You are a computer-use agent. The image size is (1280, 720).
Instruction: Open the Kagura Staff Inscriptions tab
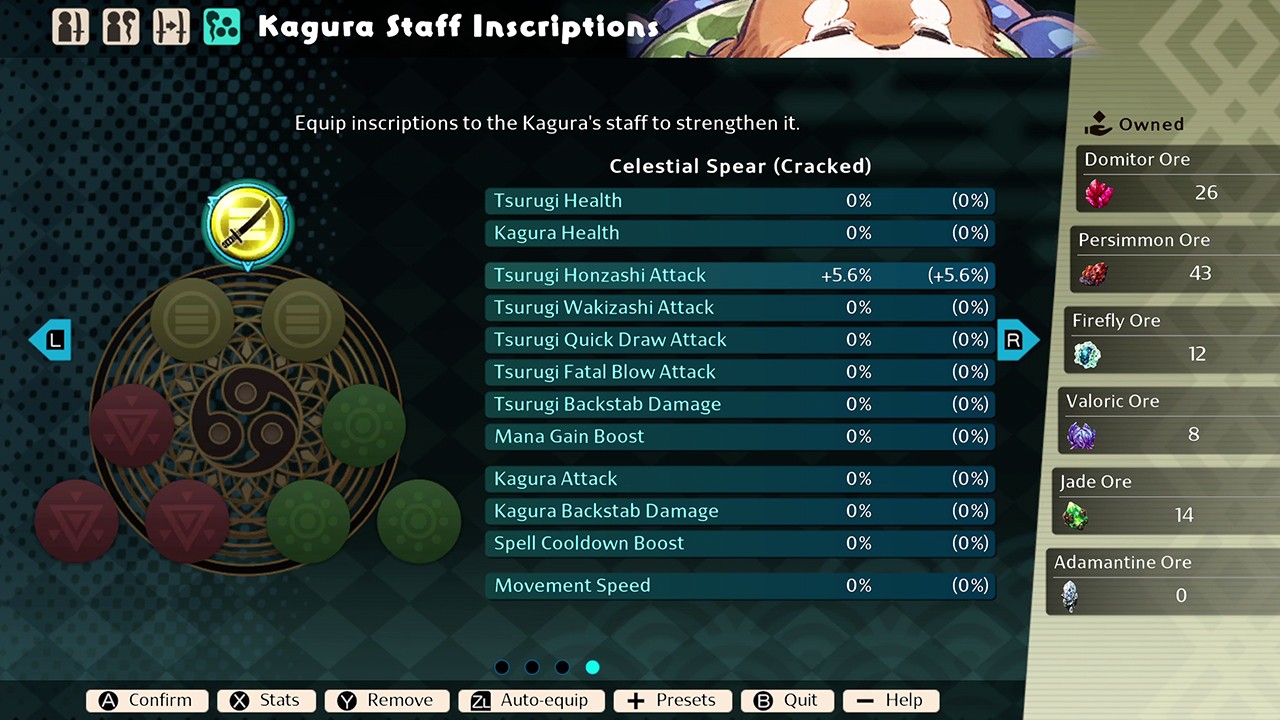tap(221, 27)
